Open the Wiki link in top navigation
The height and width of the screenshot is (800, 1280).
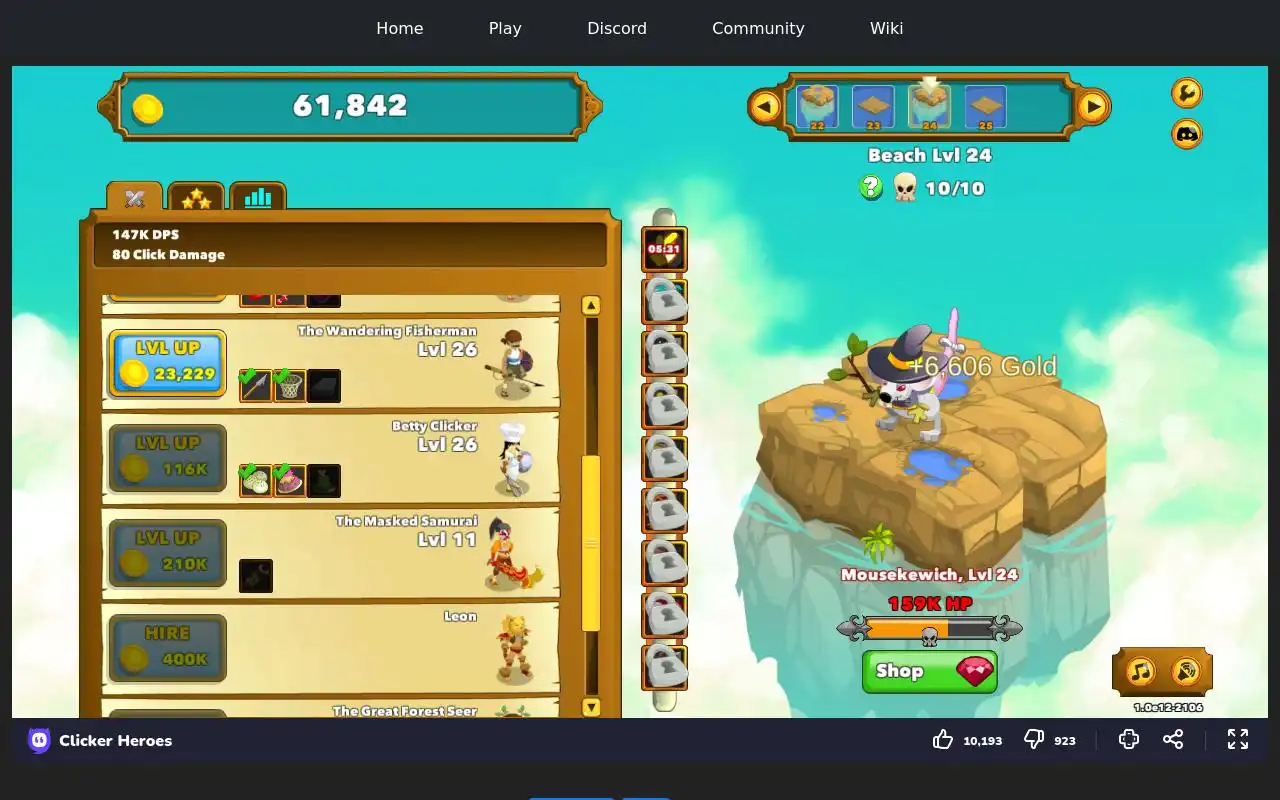[886, 28]
